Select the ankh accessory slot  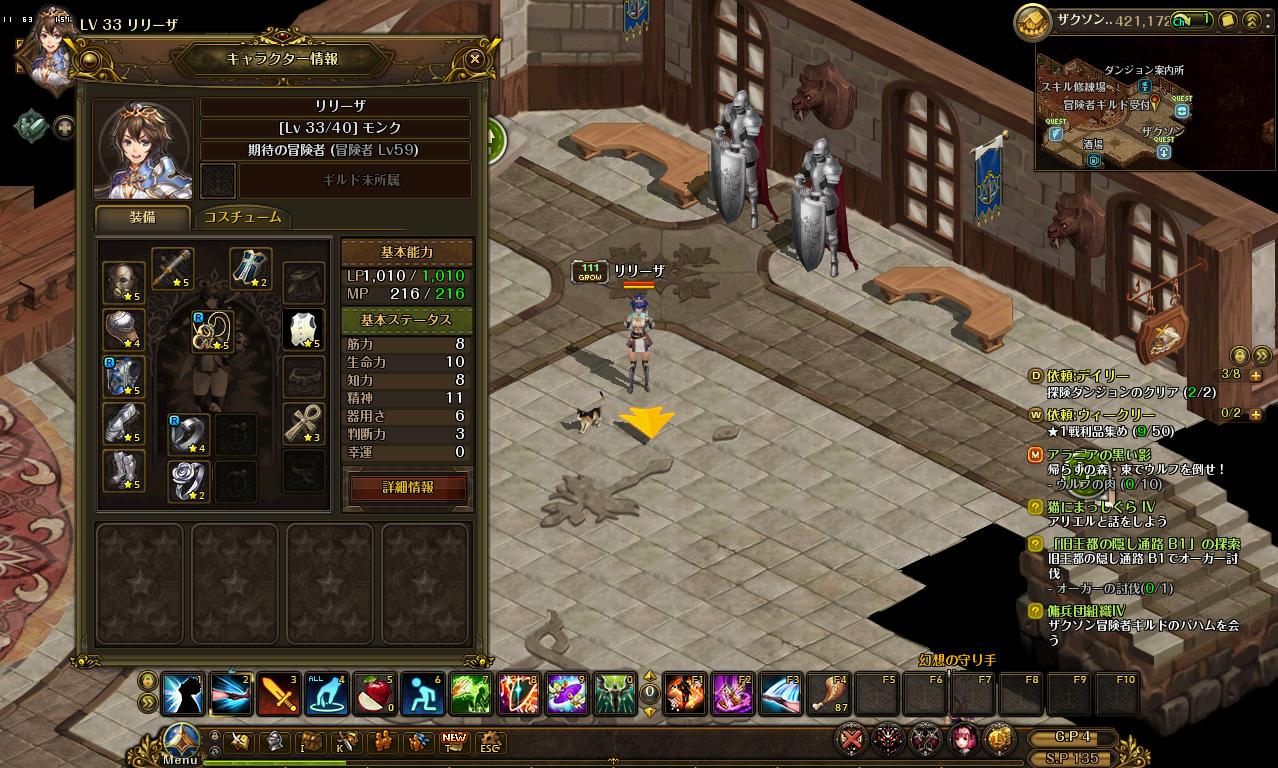click(x=303, y=423)
